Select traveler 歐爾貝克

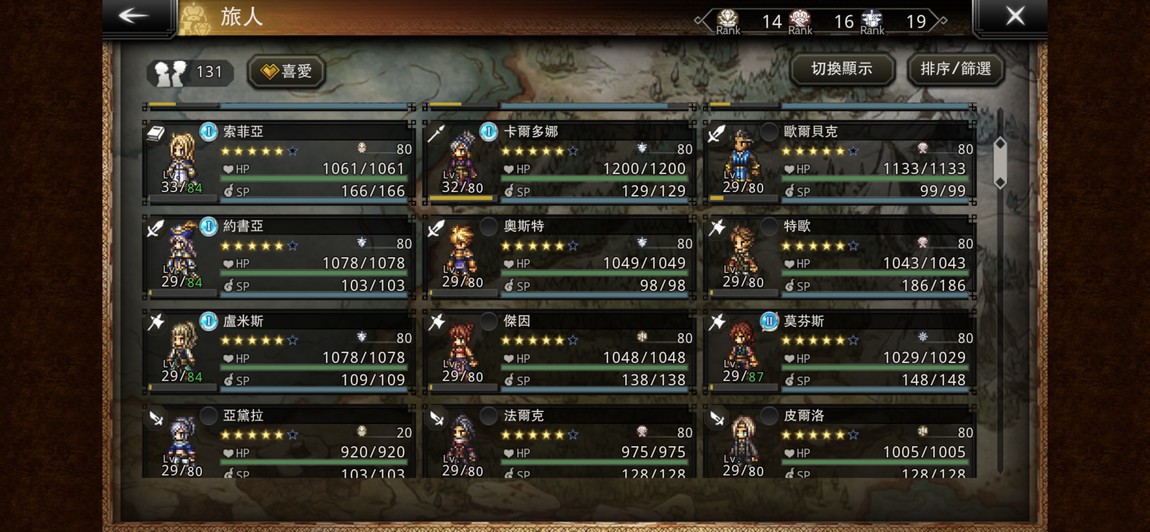[839, 162]
